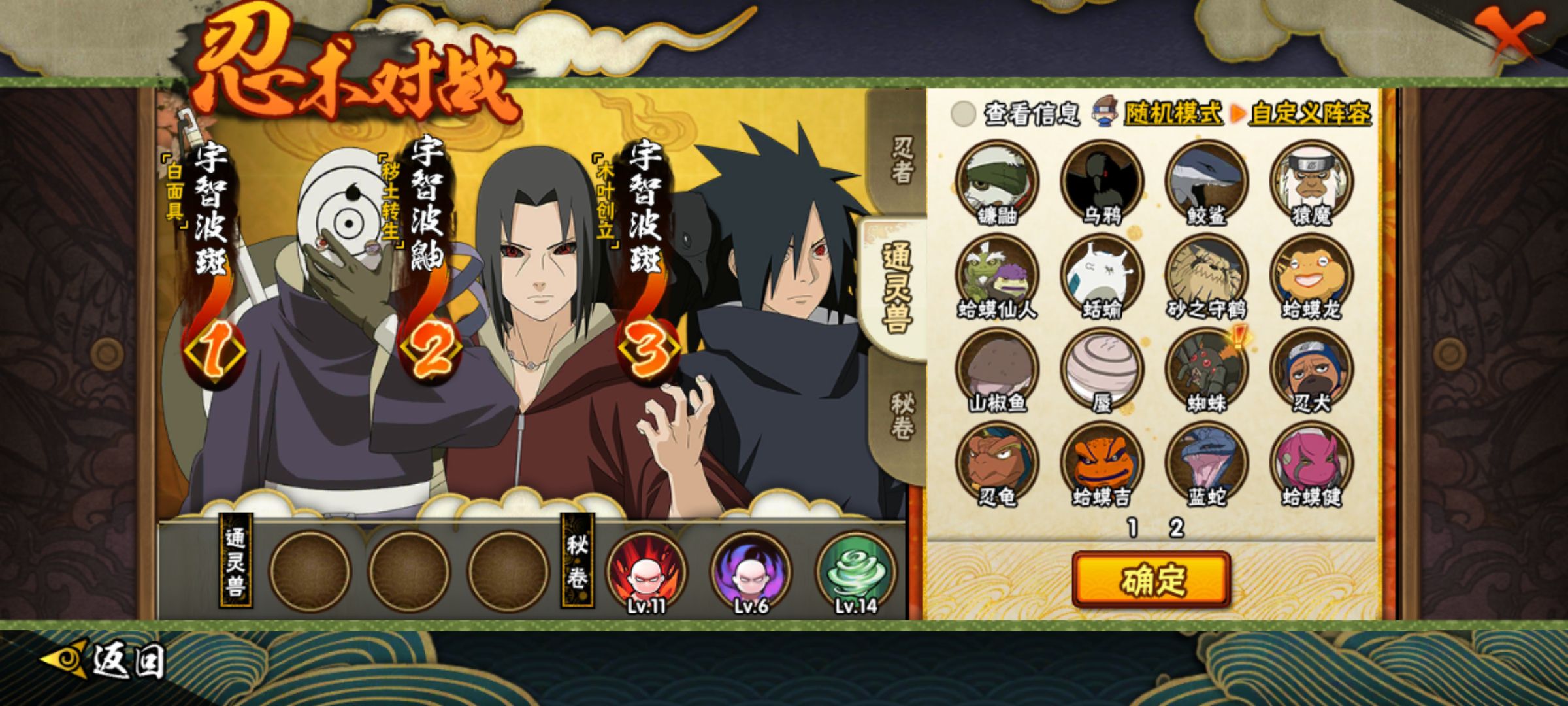This screenshot has width=1568, height=706.
Task: Confirm the lineup with 确定 button
Action: [1151, 580]
